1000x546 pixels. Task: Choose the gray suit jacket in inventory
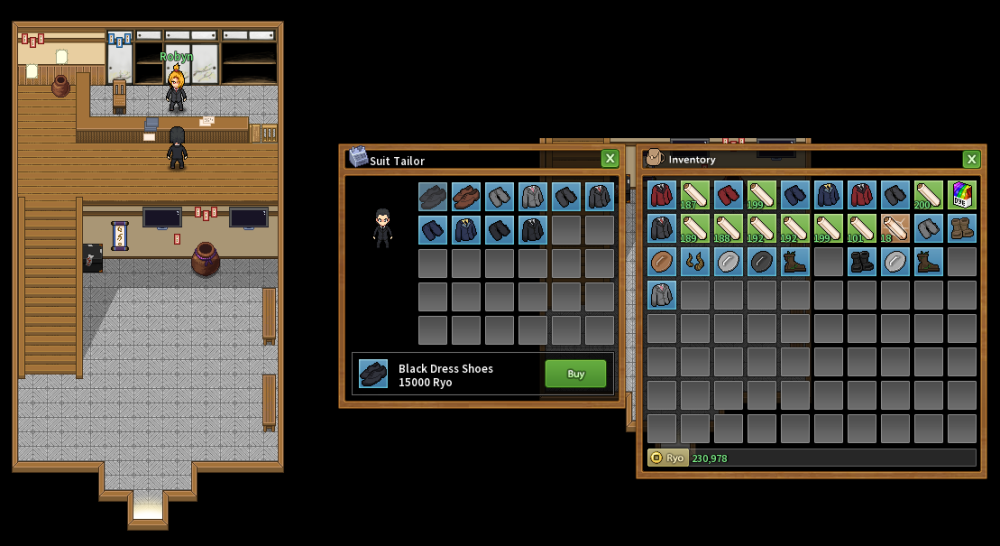[x=662, y=295]
